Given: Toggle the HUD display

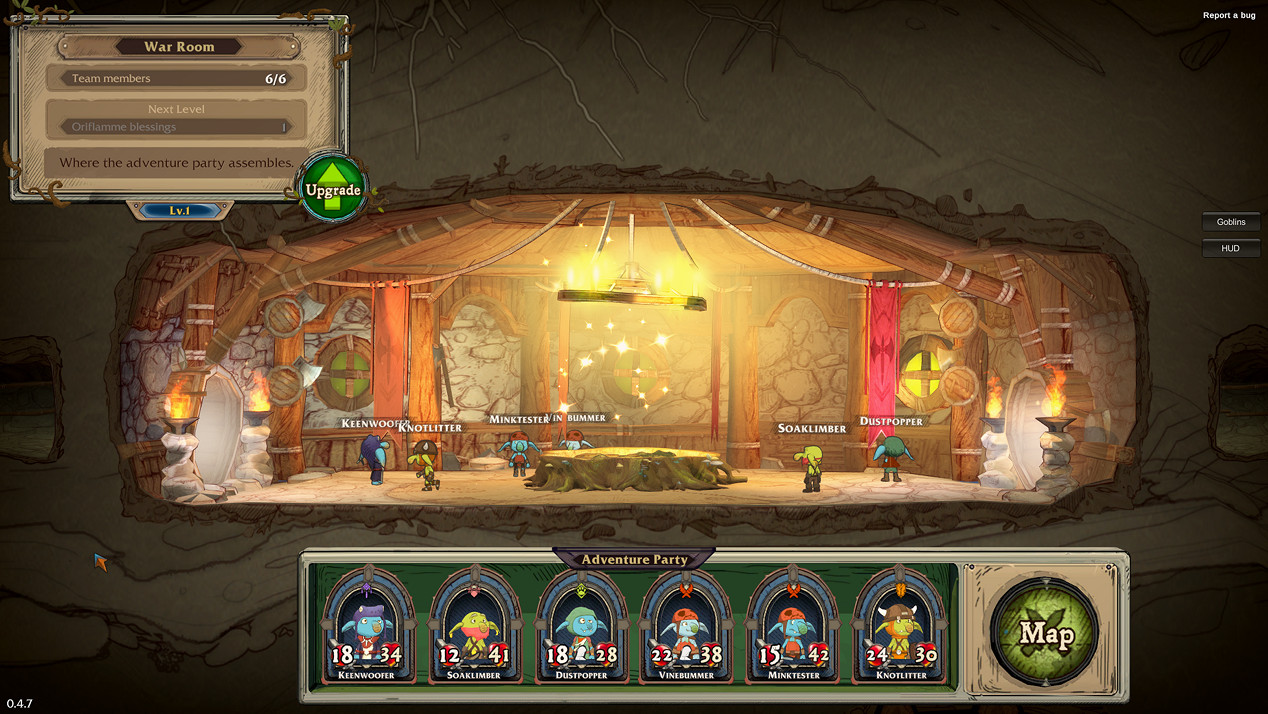Looking at the screenshot, I should point(1231,248).
